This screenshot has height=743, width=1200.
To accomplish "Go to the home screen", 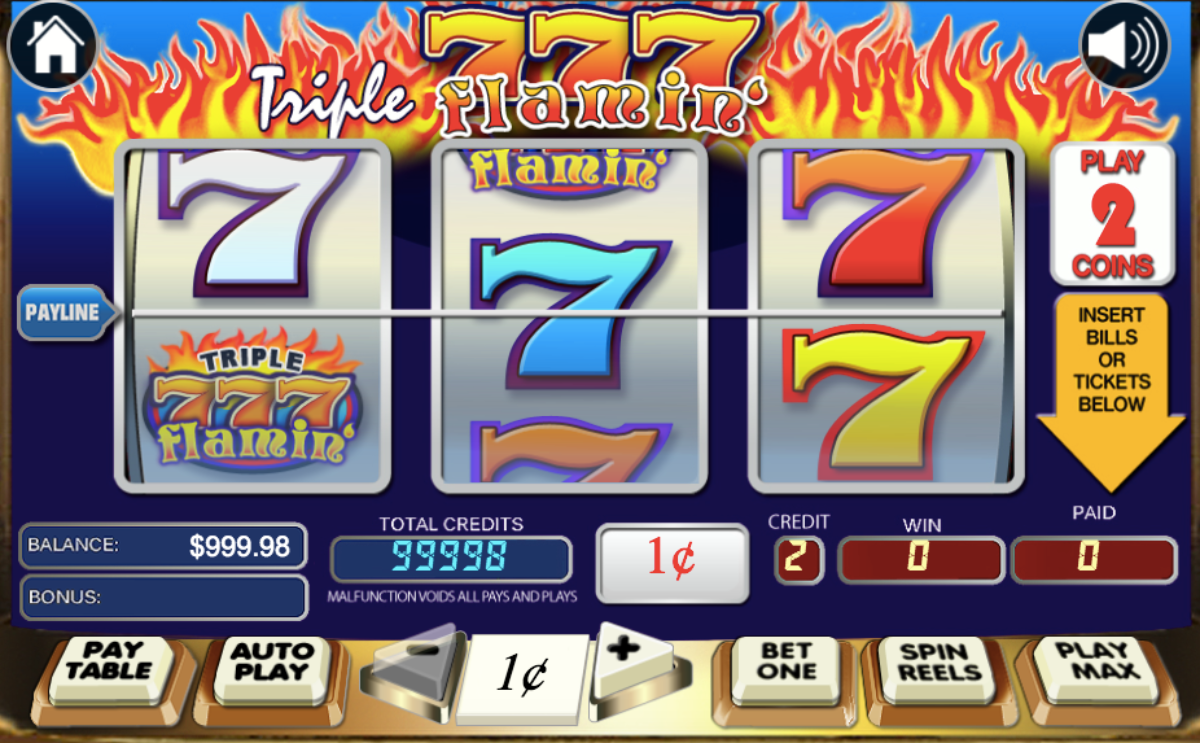I will click(x=52, y=46).
